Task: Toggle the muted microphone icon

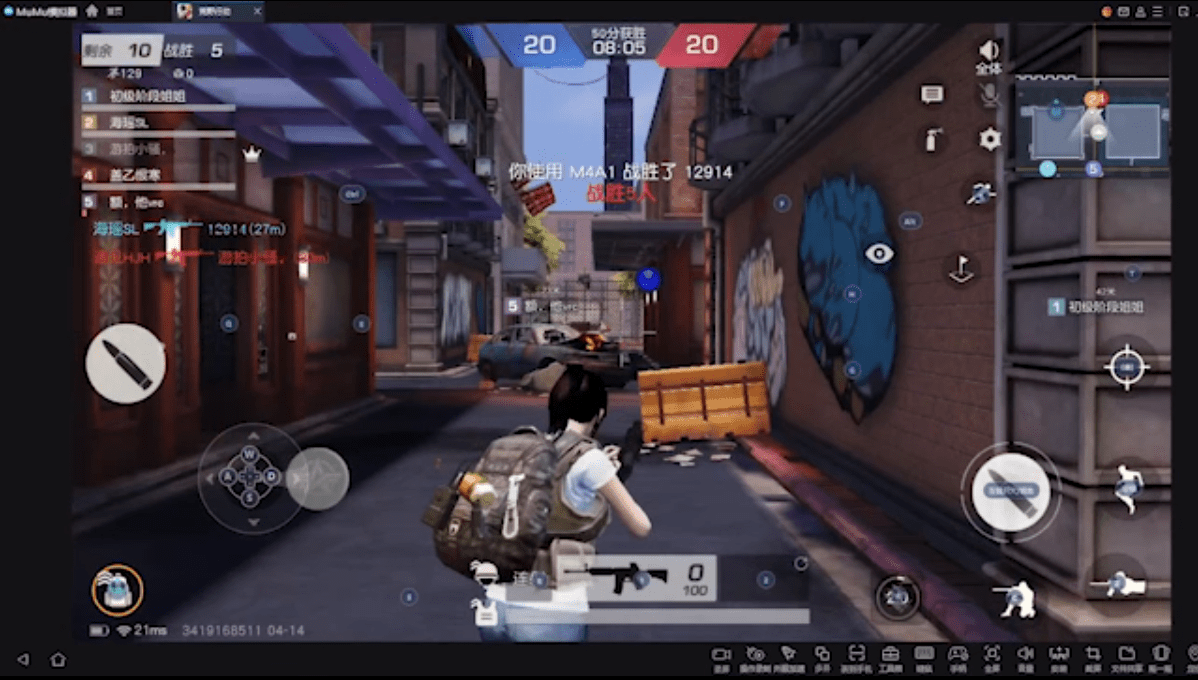Action: click(x=989, y=94)
